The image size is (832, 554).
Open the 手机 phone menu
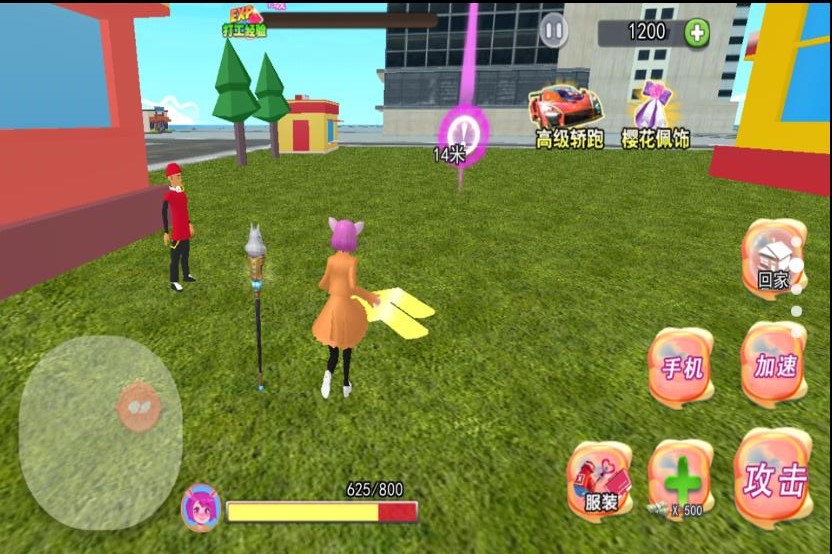[x=682, y=366]
